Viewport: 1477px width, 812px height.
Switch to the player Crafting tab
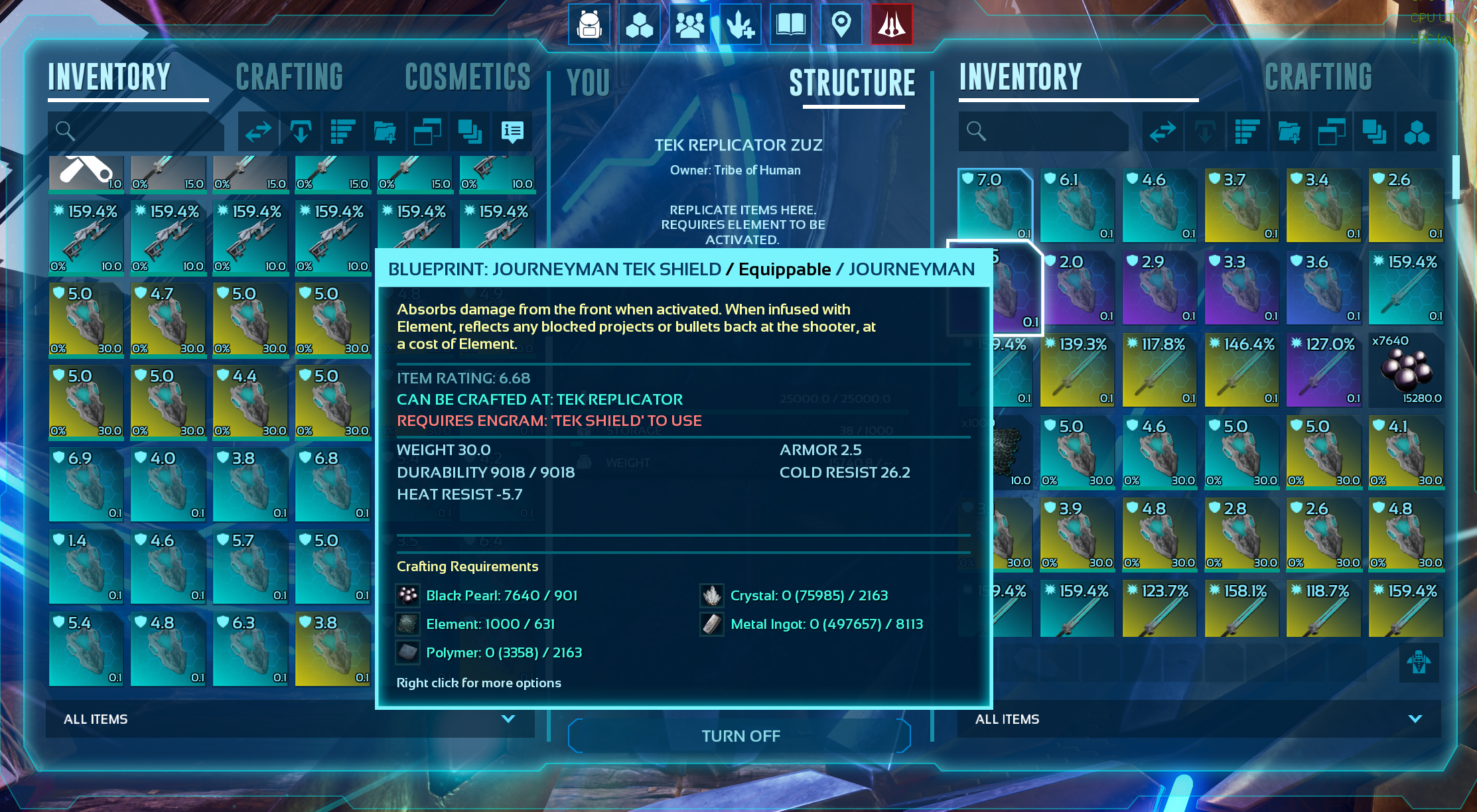(x=289, y=77)
